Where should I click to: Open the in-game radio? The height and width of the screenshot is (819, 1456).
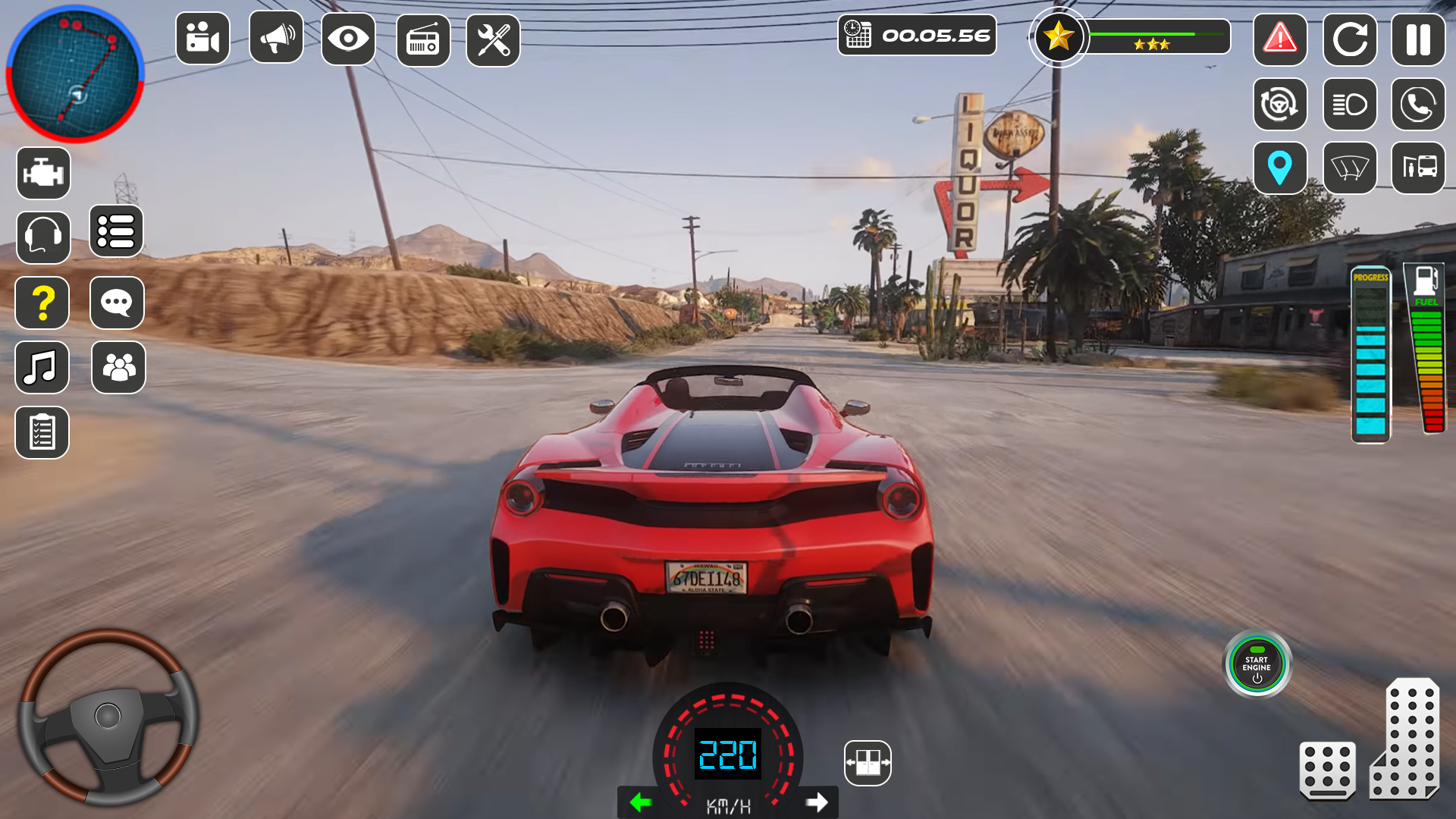pyautogui.click(x=422, y=39)
